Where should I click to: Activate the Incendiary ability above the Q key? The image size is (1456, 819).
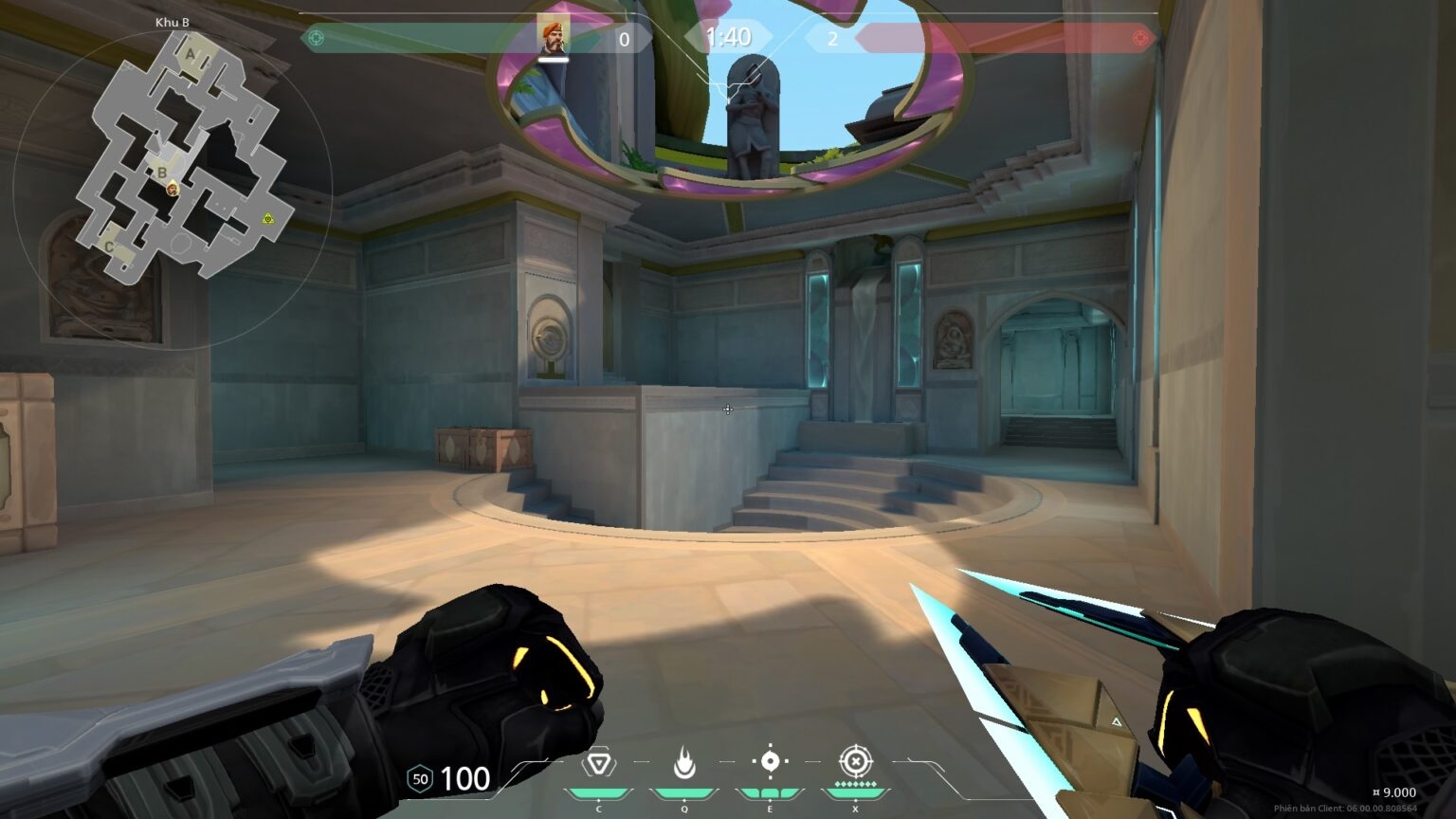(x=684, y=762)
